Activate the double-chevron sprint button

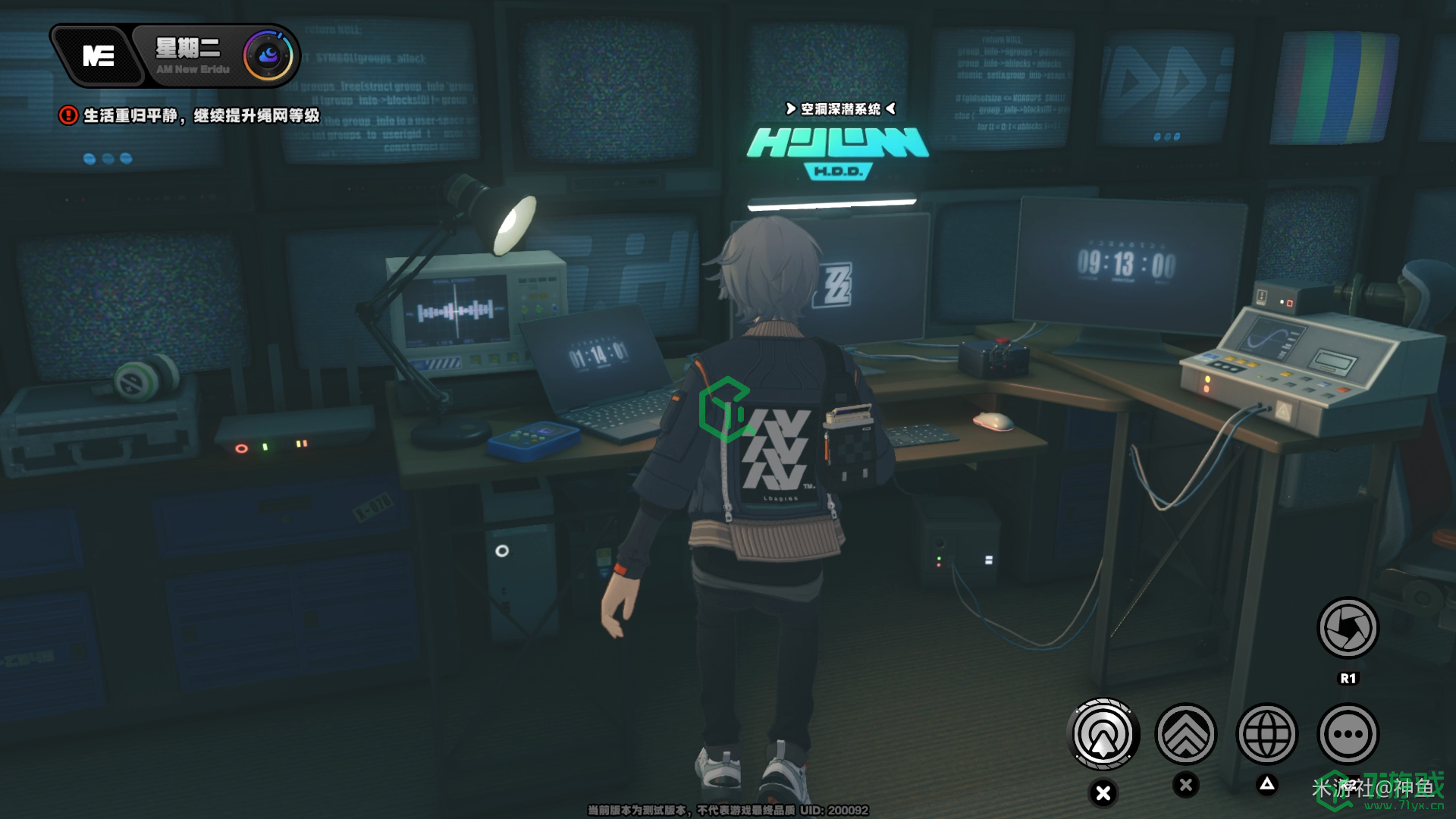point(1185,734)
